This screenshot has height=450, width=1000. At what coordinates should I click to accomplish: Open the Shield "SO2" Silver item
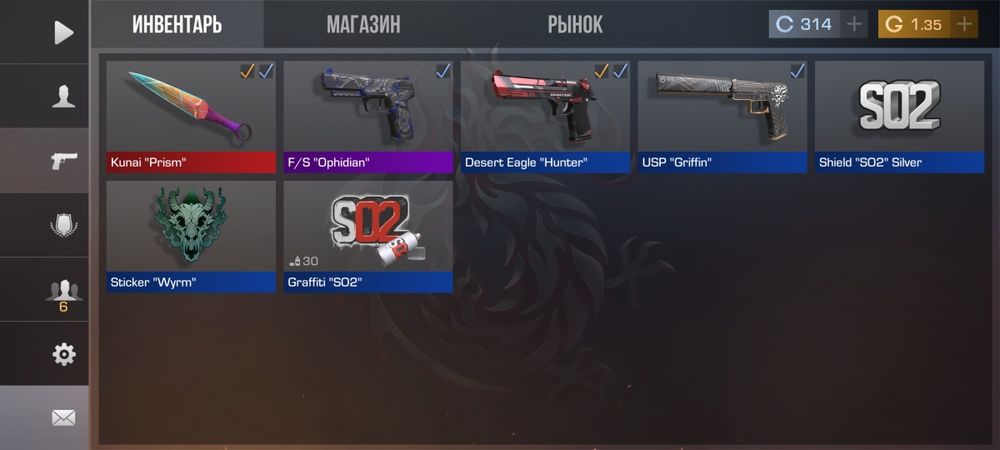pos(899,116)
